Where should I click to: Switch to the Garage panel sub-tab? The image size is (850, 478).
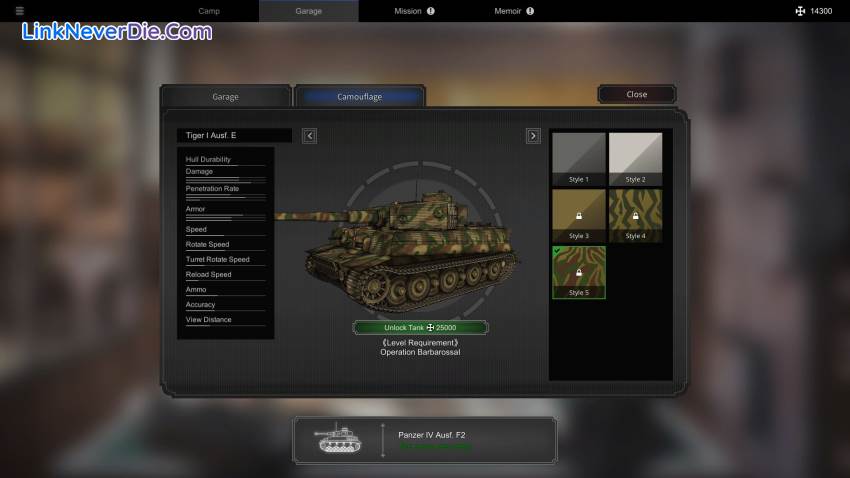[x=225, y=96]
